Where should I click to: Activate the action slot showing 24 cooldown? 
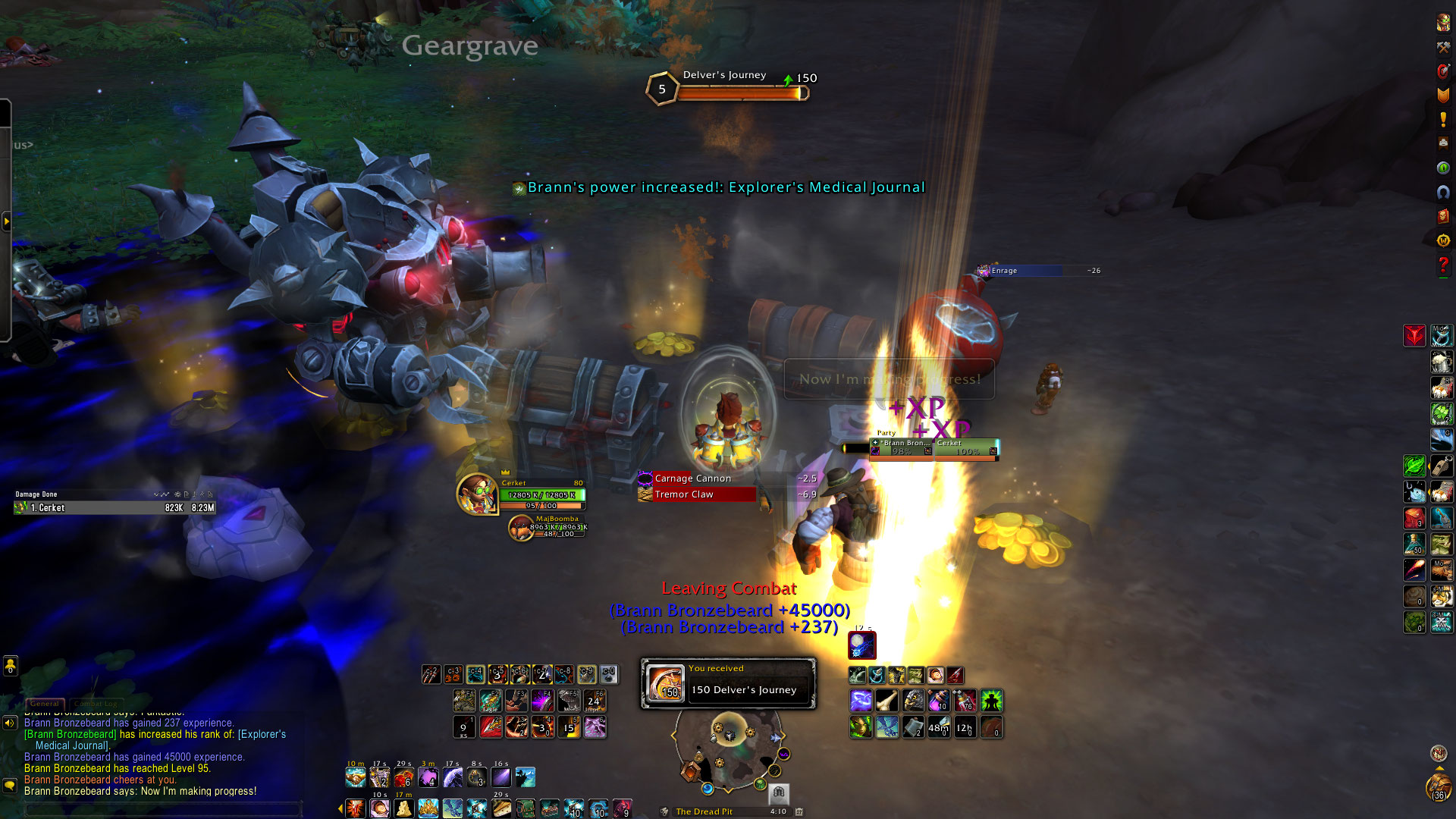[594, 701]
